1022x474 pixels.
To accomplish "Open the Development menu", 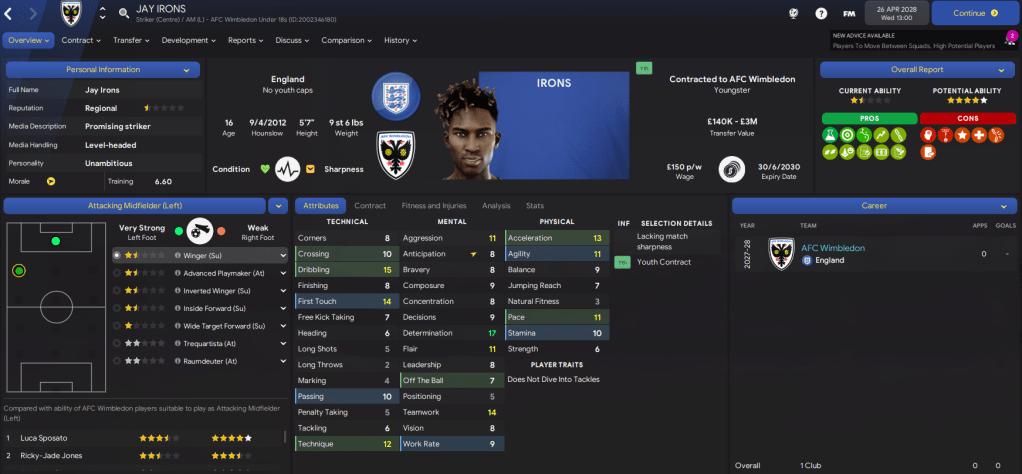I will pos(188,41).
